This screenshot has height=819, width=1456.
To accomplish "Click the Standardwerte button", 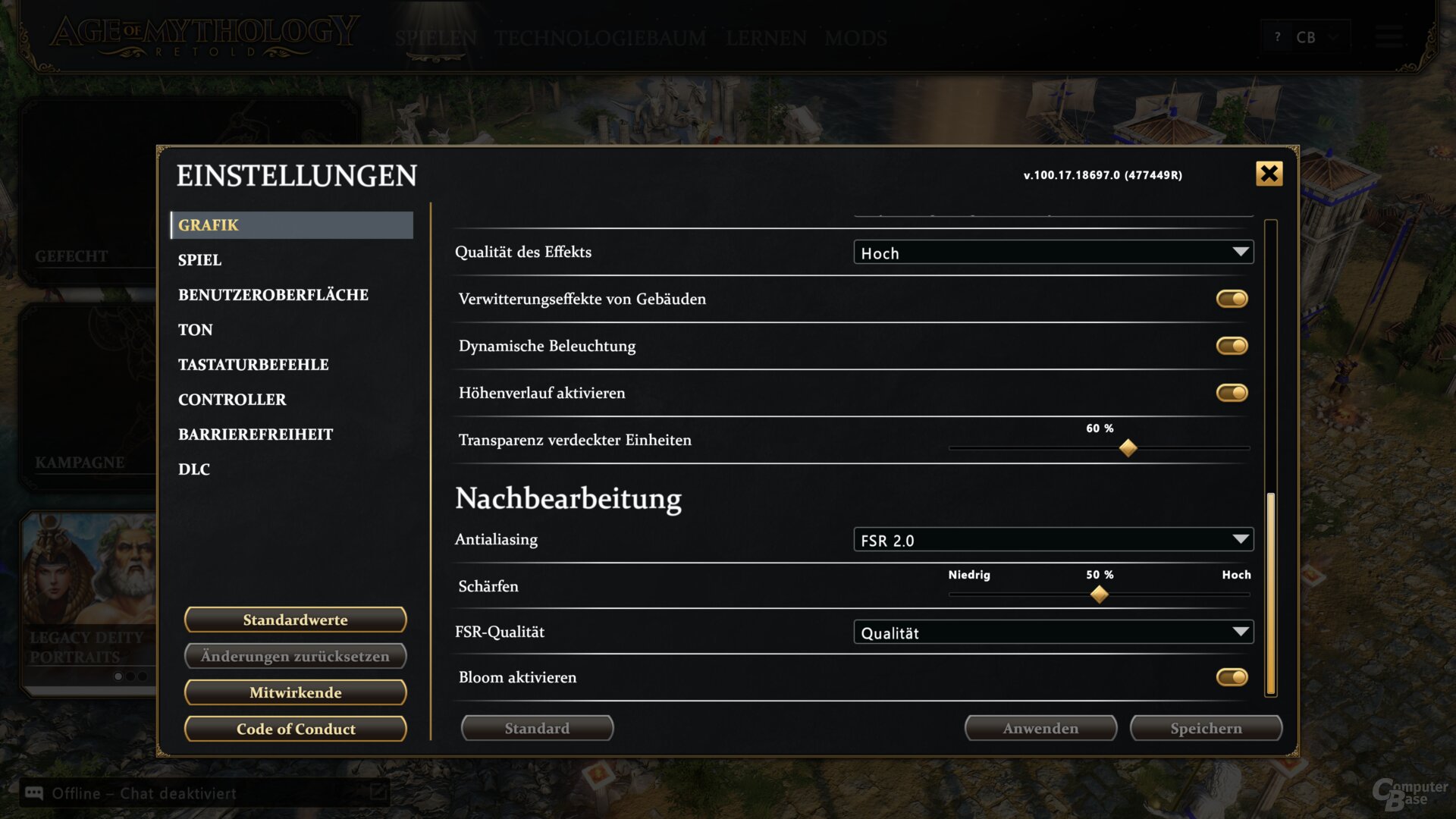I will click(294, 620).
